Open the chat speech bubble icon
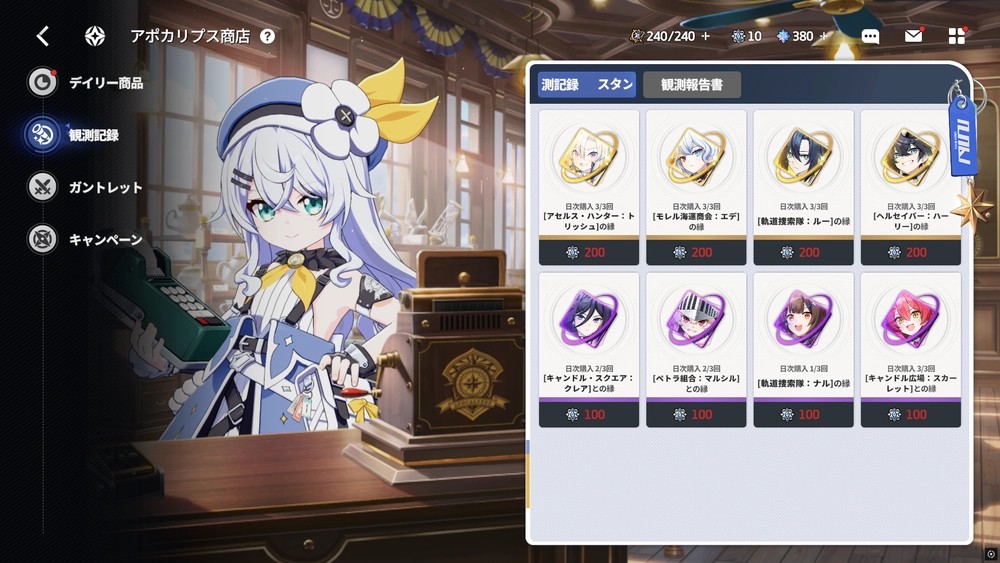Screen dimensions: 1000x563 pos(870,37)
